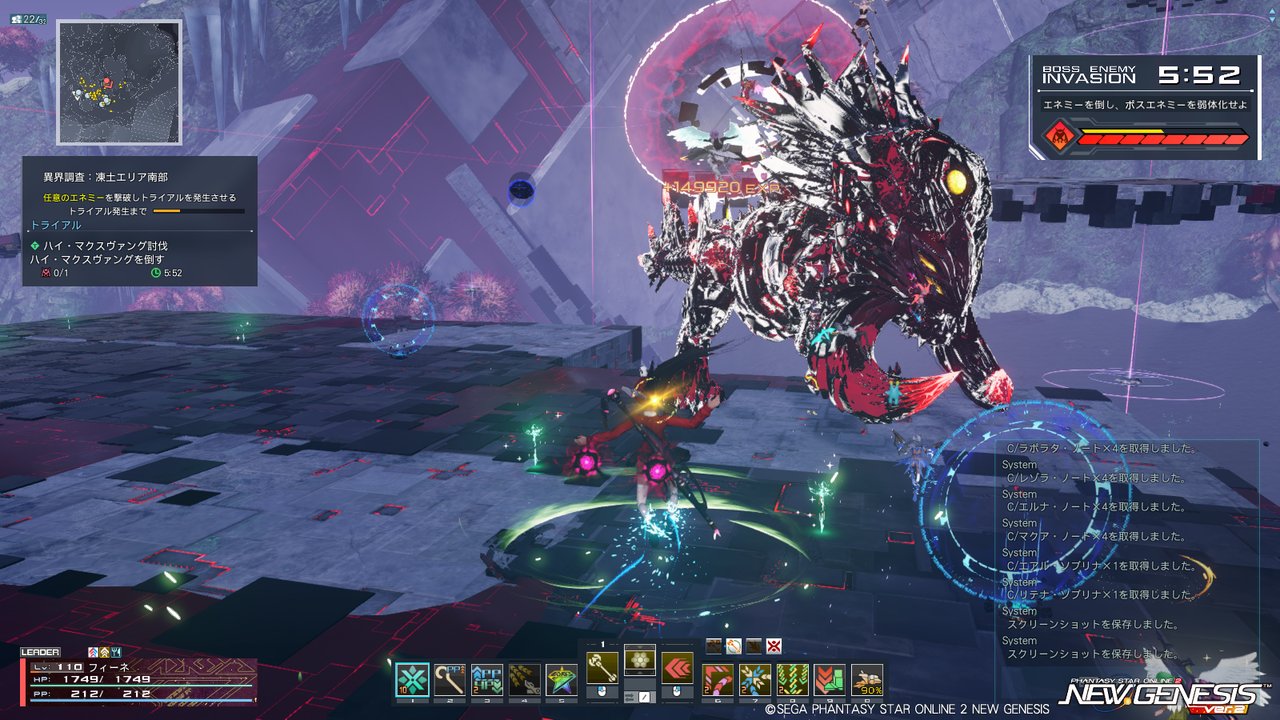Activate the blue and gold burst skill

[754, 680]
